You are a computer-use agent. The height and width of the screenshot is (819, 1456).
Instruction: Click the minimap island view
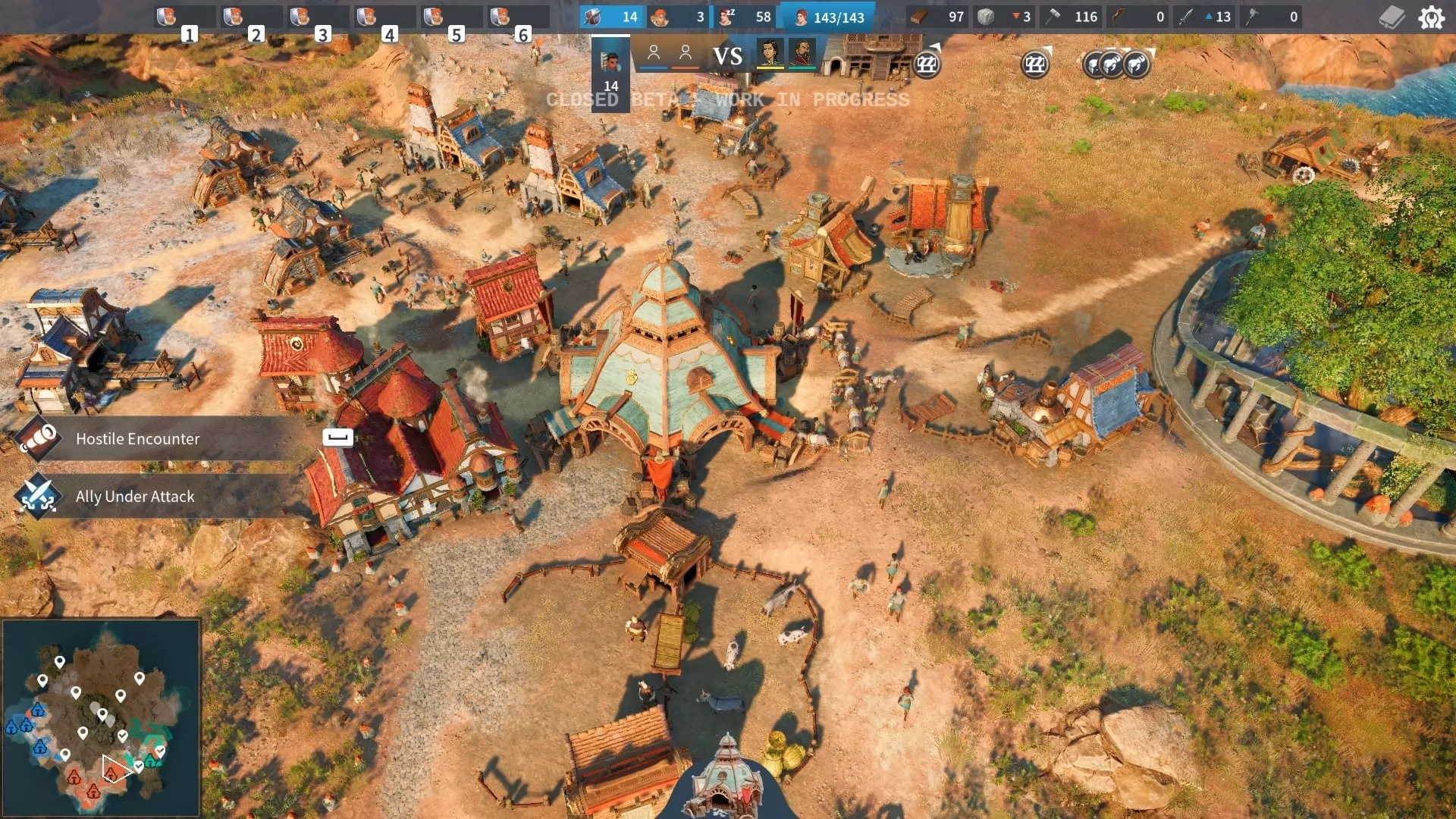[101, 717]
